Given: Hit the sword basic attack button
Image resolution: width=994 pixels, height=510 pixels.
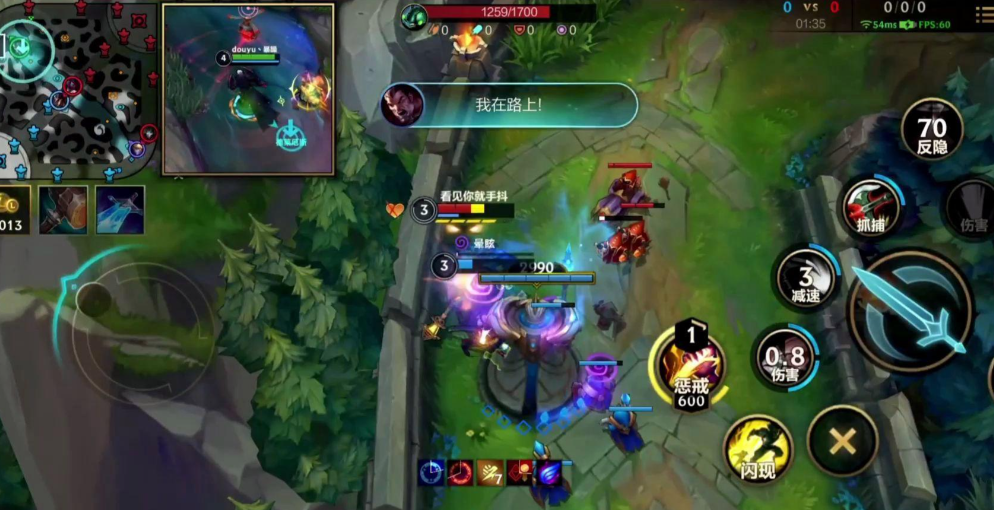Looking at the screenshot, I should [x=910, y=310].
